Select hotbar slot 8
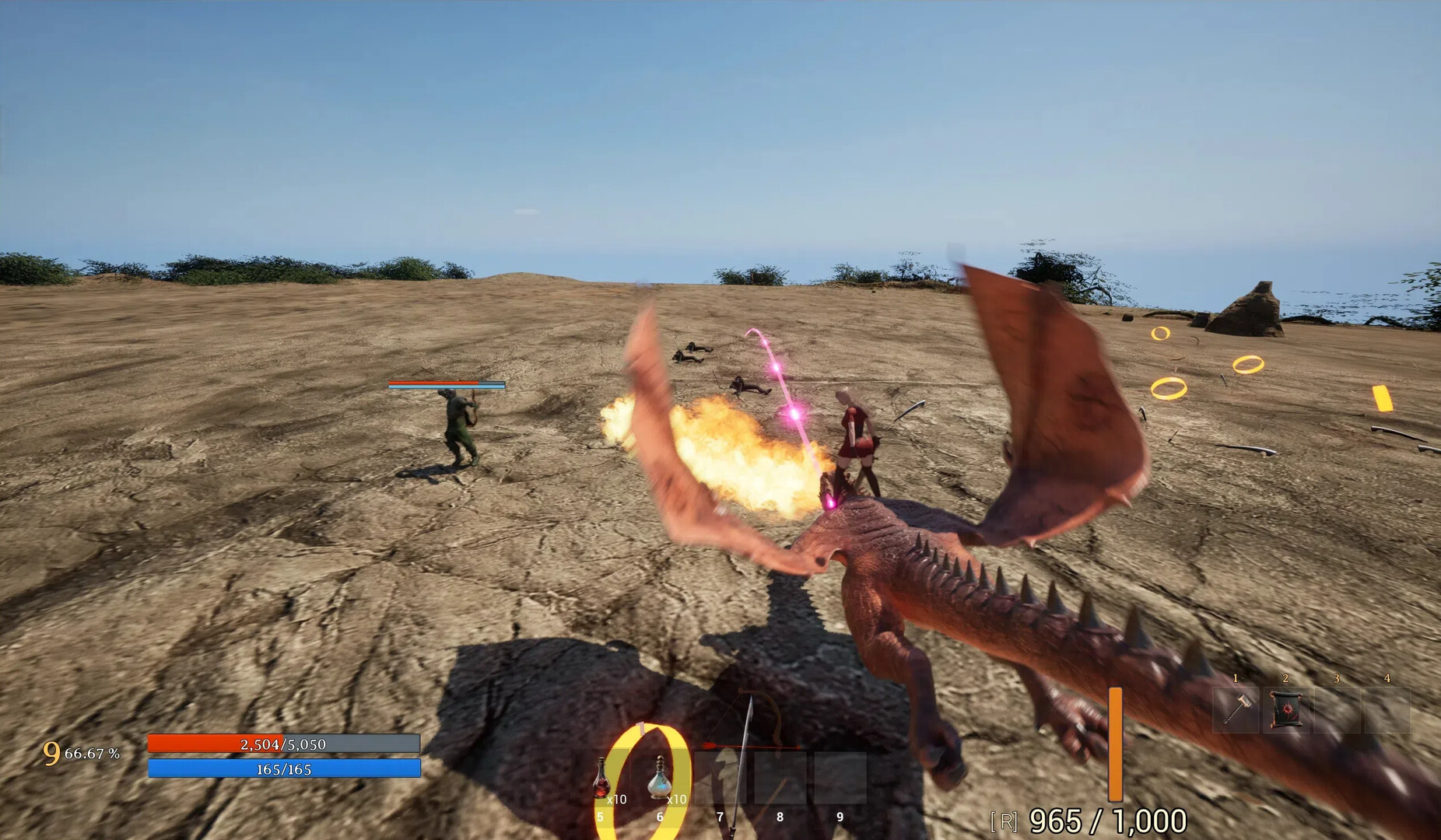This screenshot has height=840, width=1441. pyautogui.click(x=779, y=778)
